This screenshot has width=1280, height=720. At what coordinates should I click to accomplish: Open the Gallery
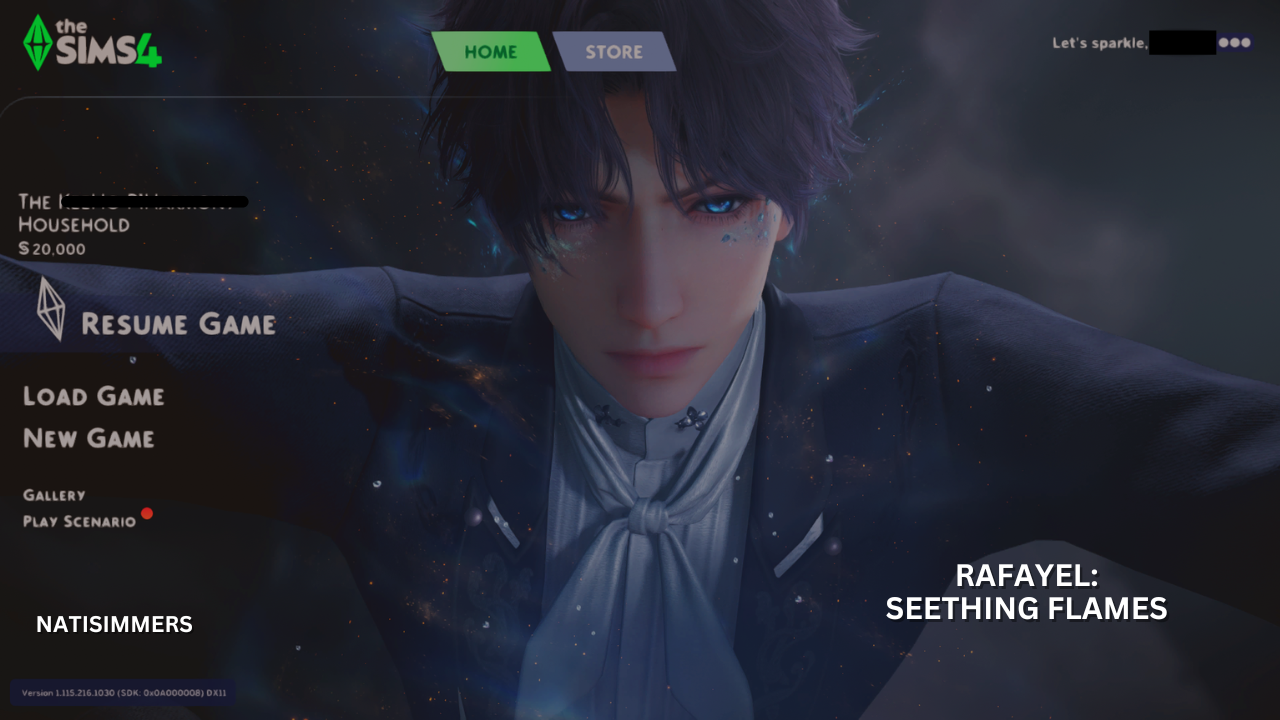[55, 494]
